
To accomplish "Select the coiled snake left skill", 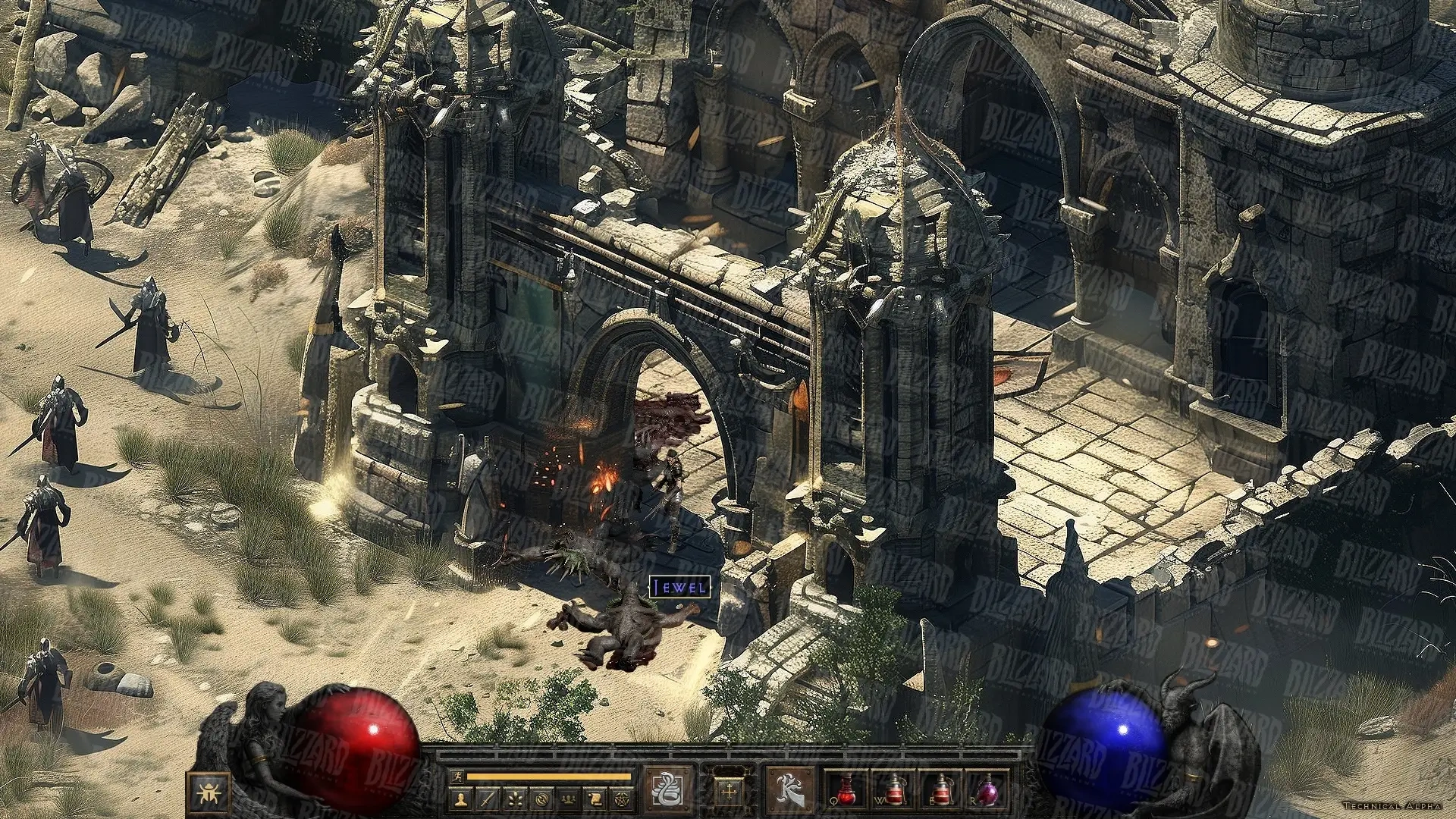I will click(x=668, y=790).
